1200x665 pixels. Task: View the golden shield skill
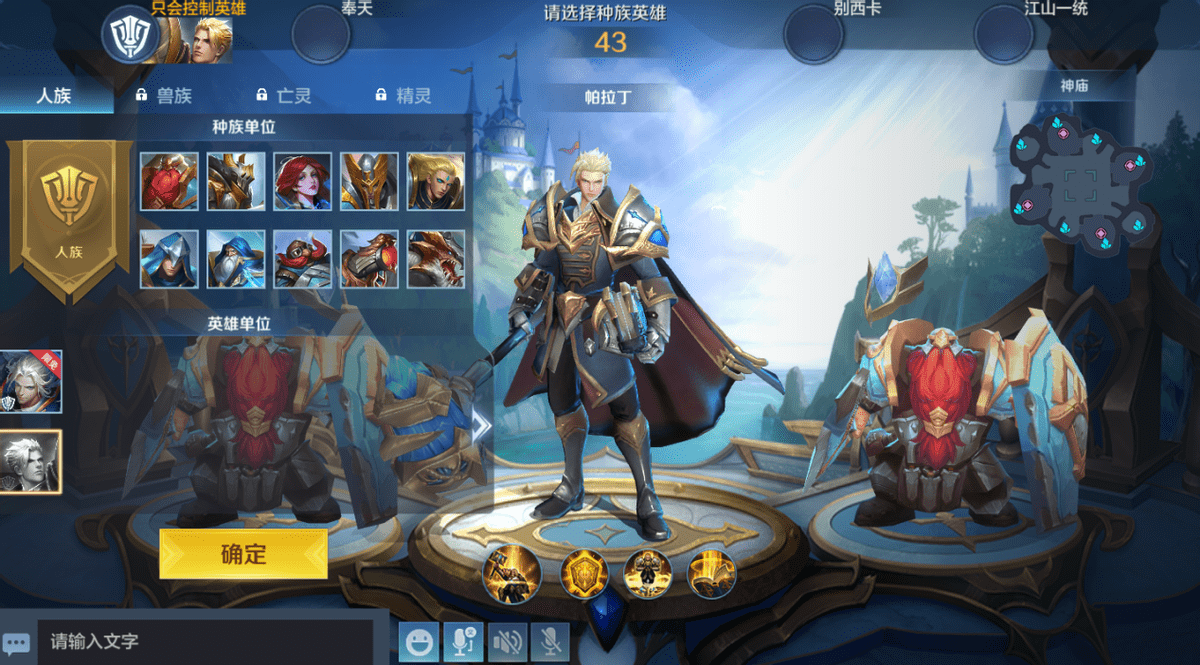584,573
